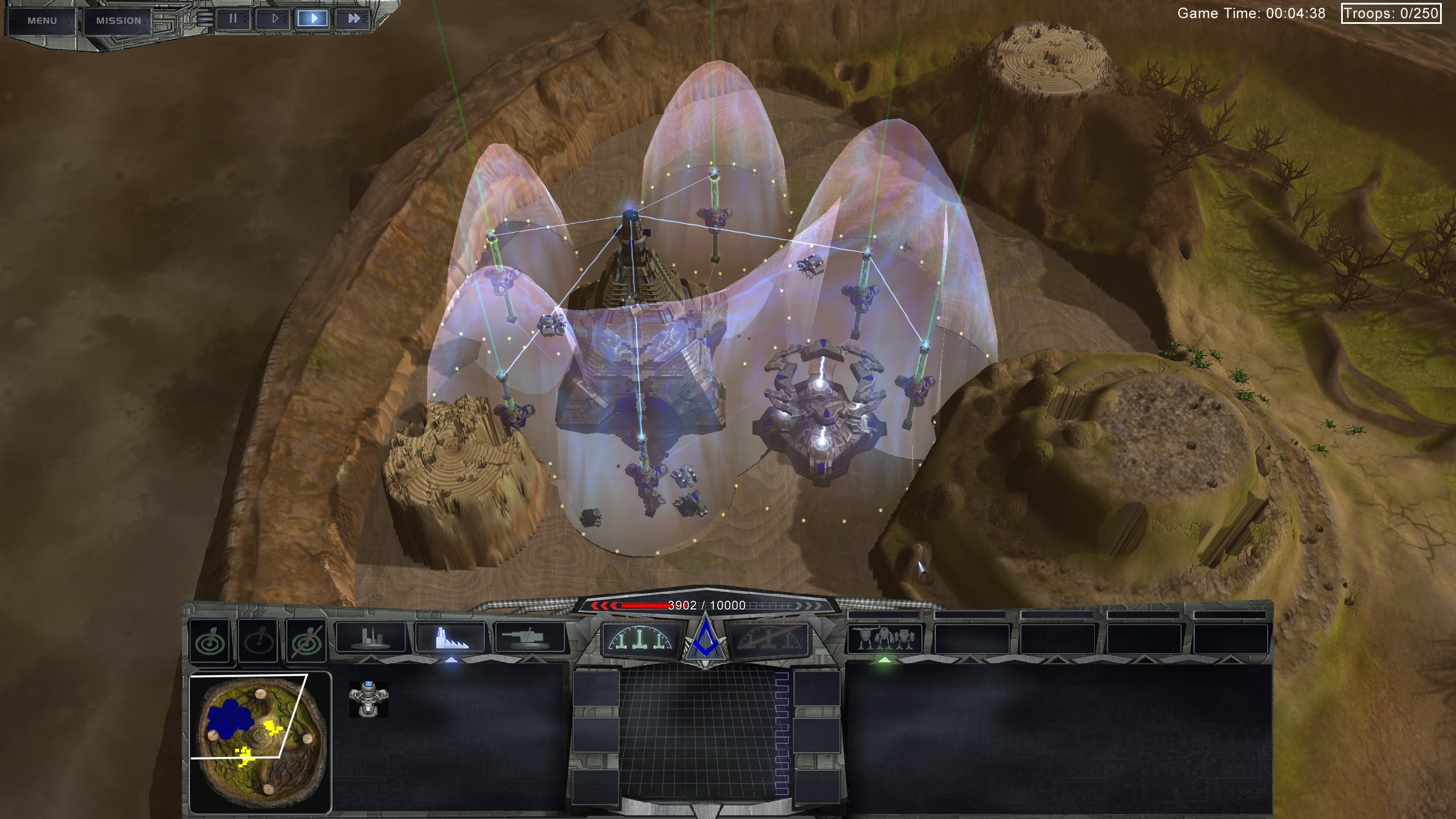Screen dimensions: 1456x819
Task: Select the highlighted normal speed play button
Action: [313, 19]
